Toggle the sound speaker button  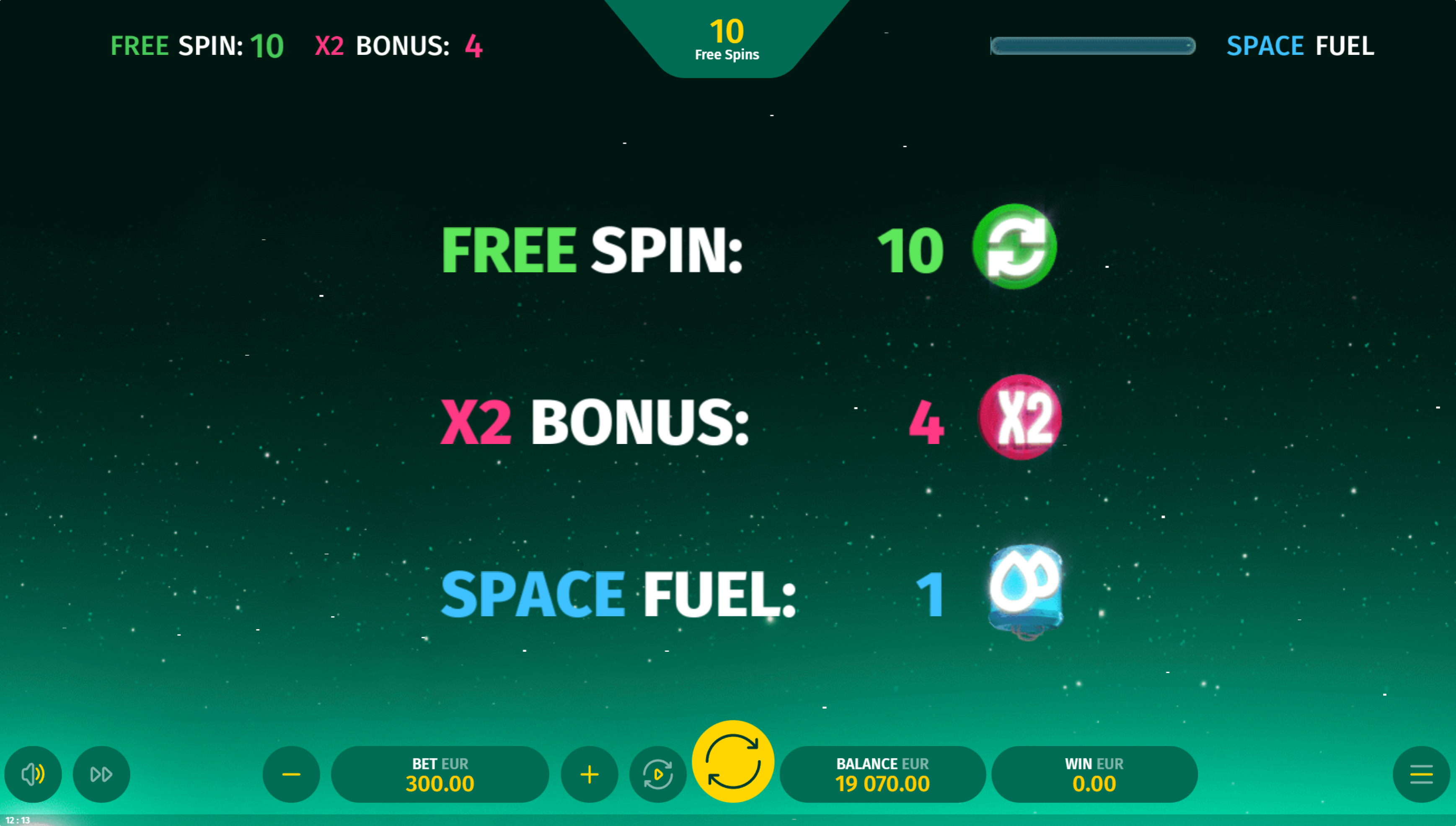click(33, 774)
